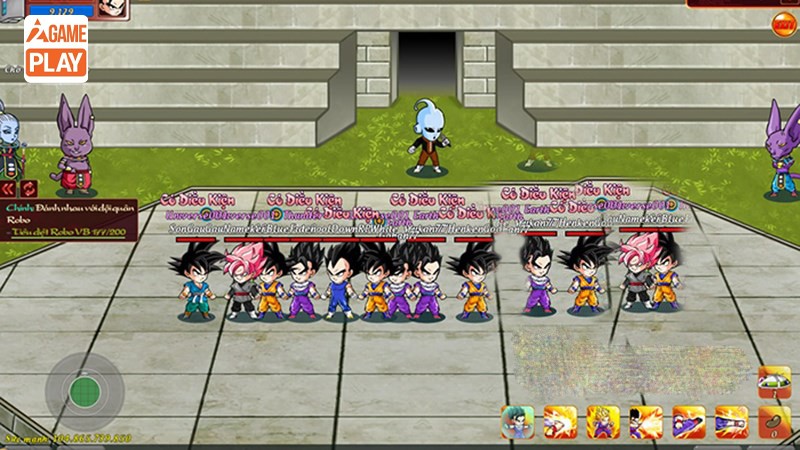
Task: Collapse the quest tracker with double-arrow button
Action: [8, 188]
